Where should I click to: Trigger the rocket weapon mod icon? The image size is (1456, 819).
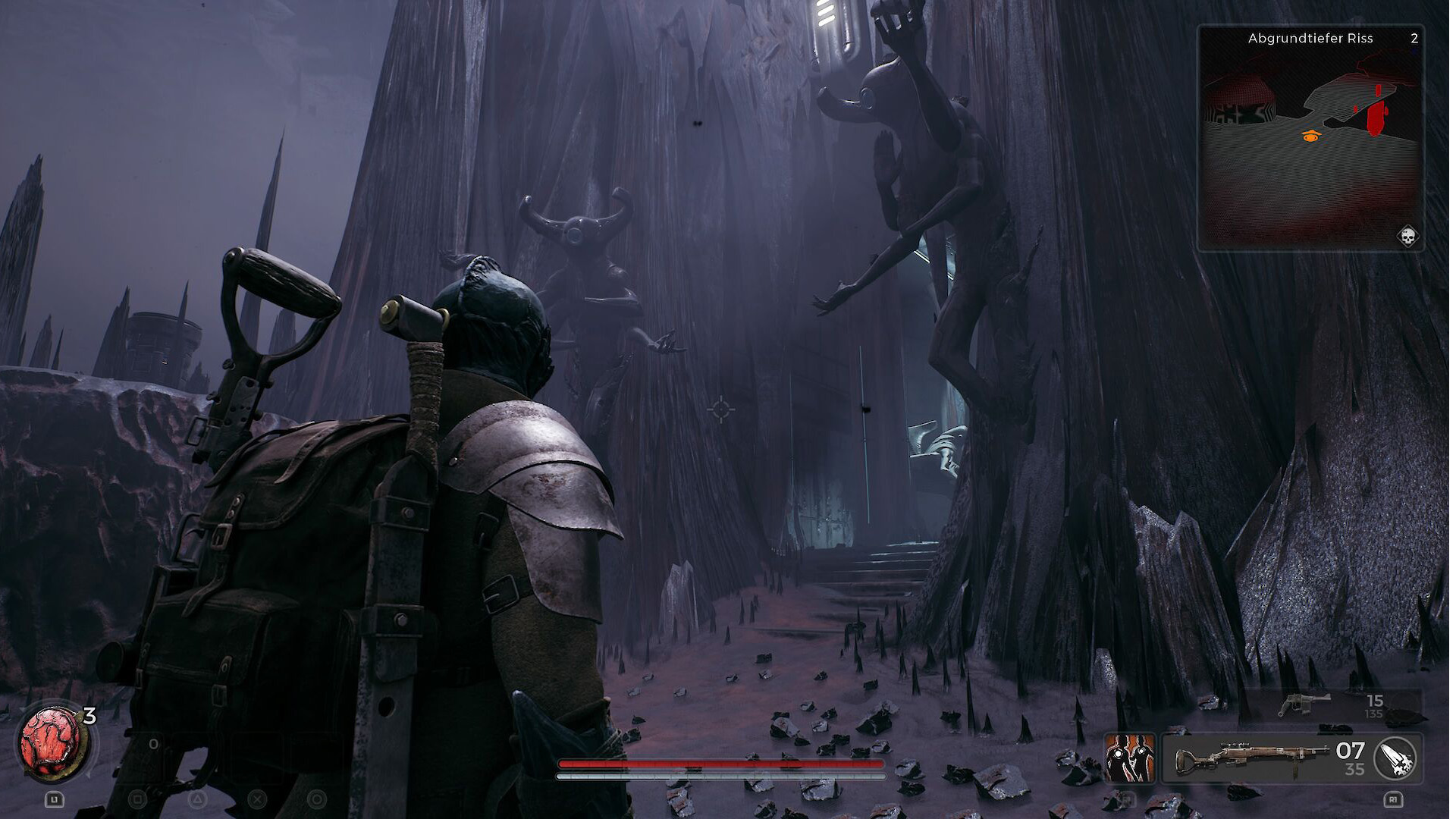tap(1398, 758)
